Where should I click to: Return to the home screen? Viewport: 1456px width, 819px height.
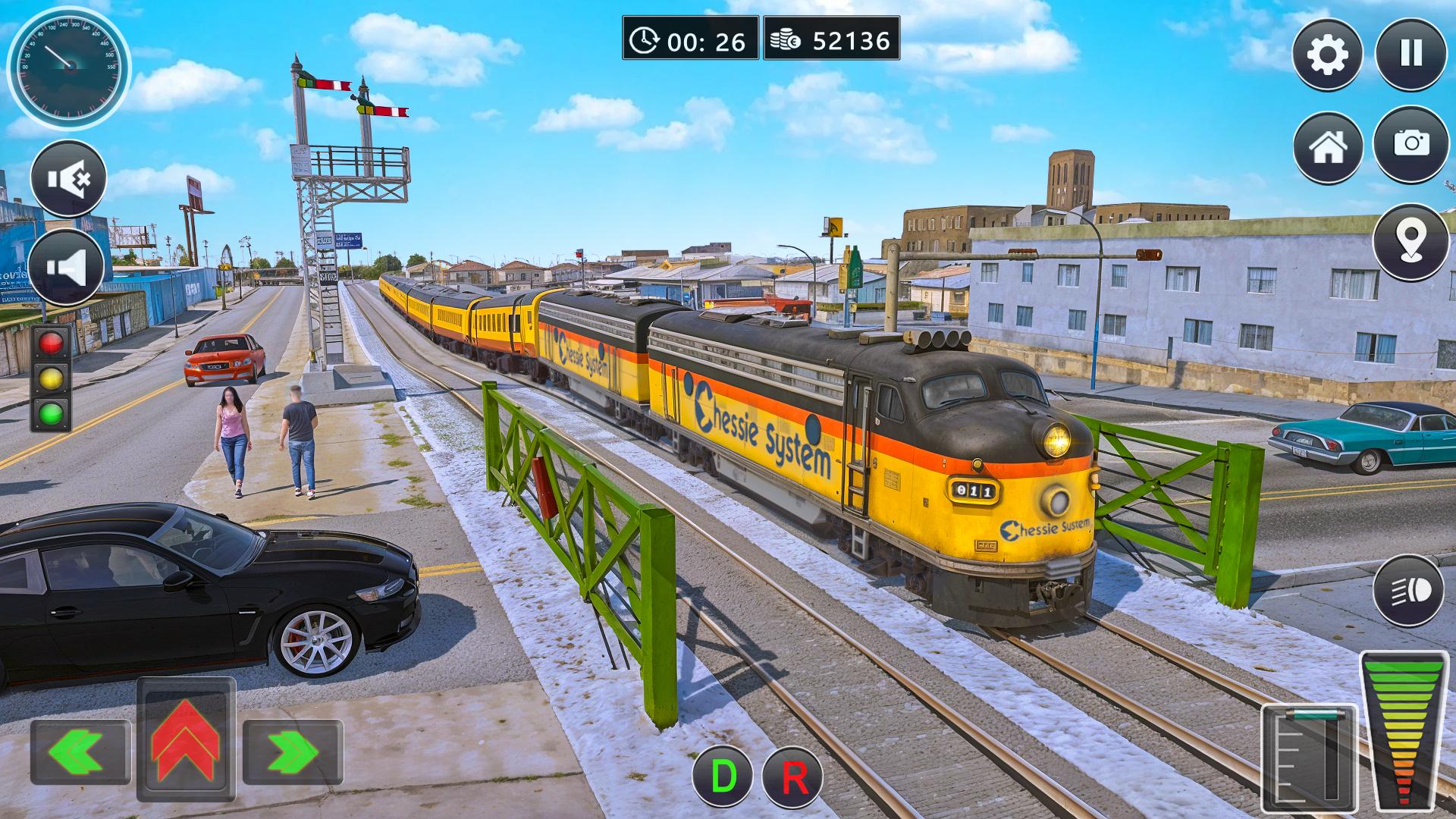pos(1328,147)
